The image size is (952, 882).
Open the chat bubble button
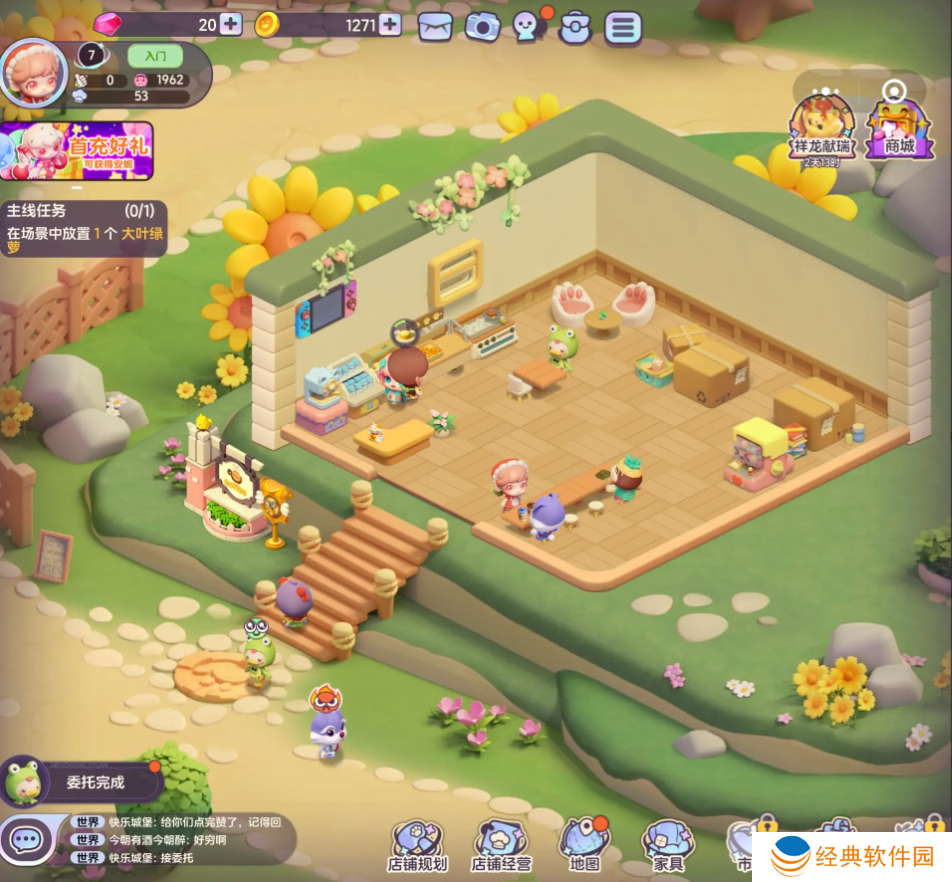tap(27, 840)
